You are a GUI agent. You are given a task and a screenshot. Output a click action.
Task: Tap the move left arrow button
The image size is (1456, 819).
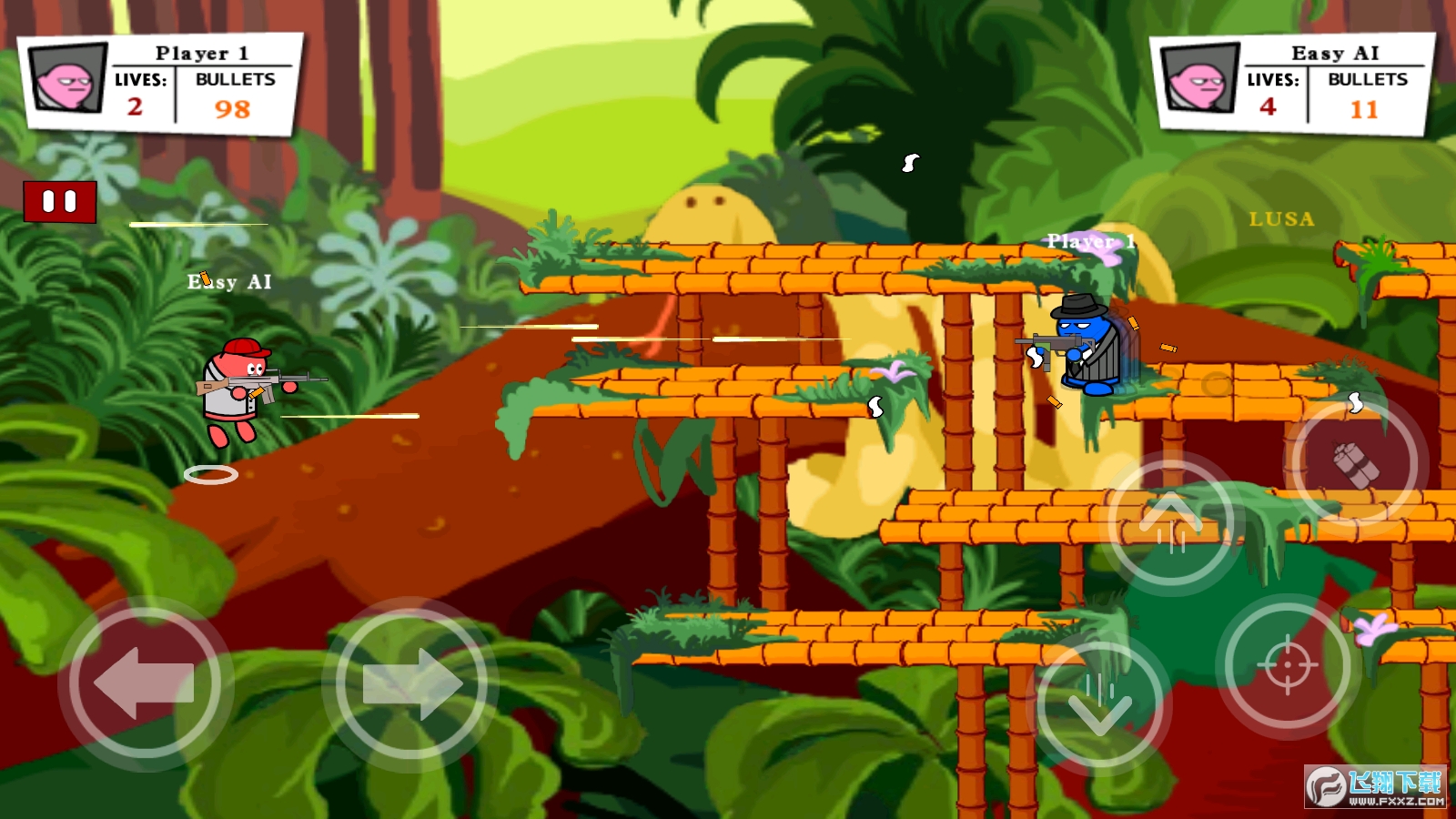pos(145,683)
